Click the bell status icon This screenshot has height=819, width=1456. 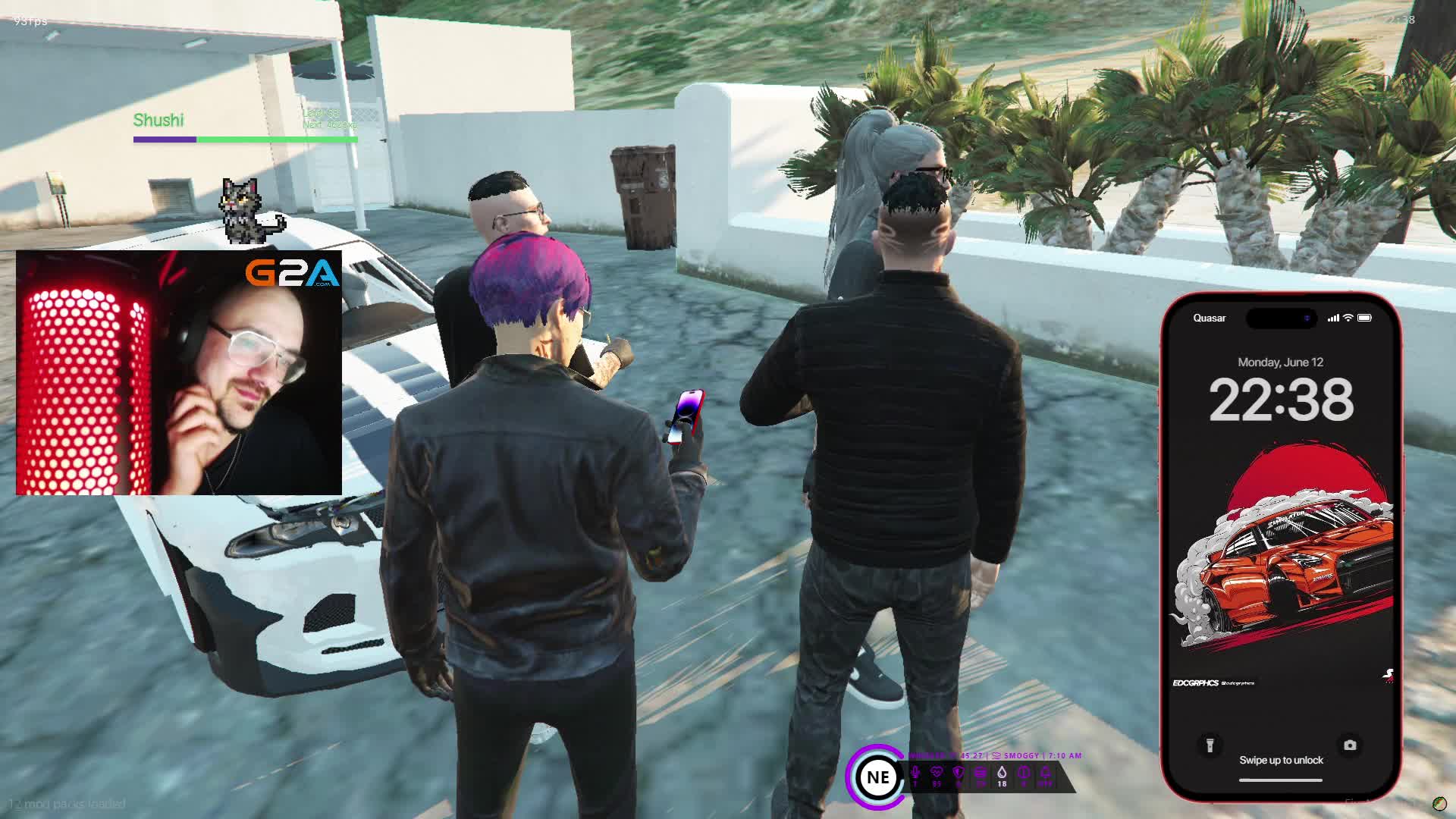coord(1045,773)
